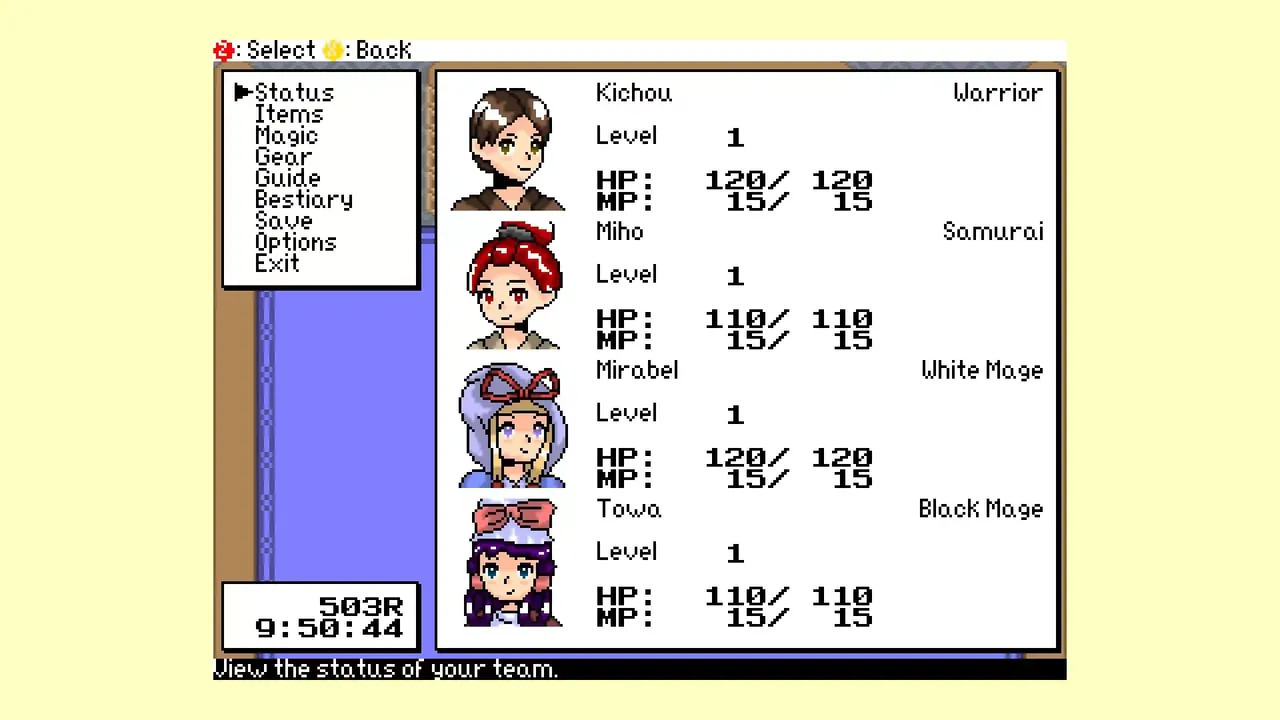Select Save to save the game
Viewport: 1280px width, 720px height.
pyautogui.click(x=283, y=221)
